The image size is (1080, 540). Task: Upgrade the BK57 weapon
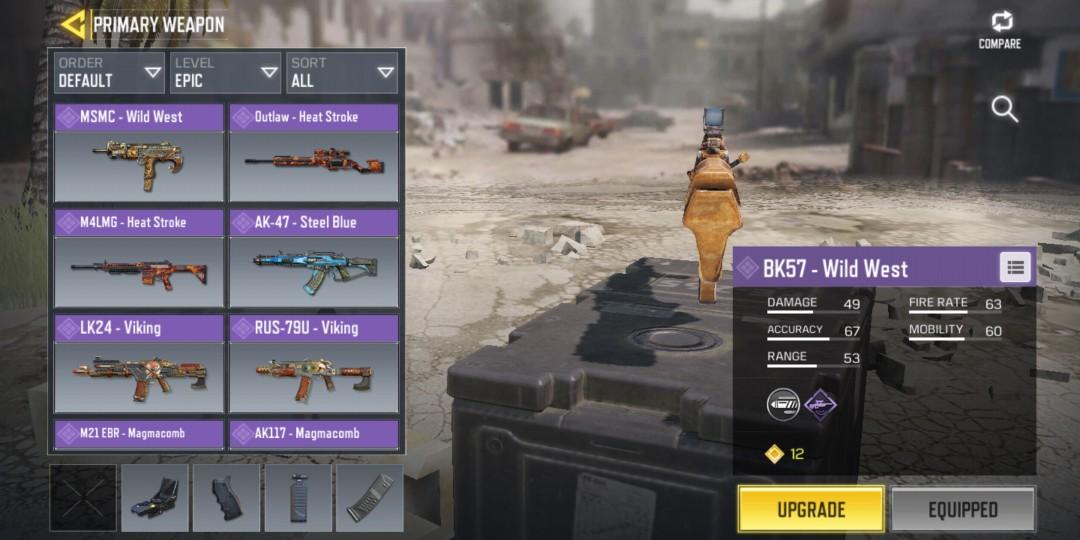(811, 509)
